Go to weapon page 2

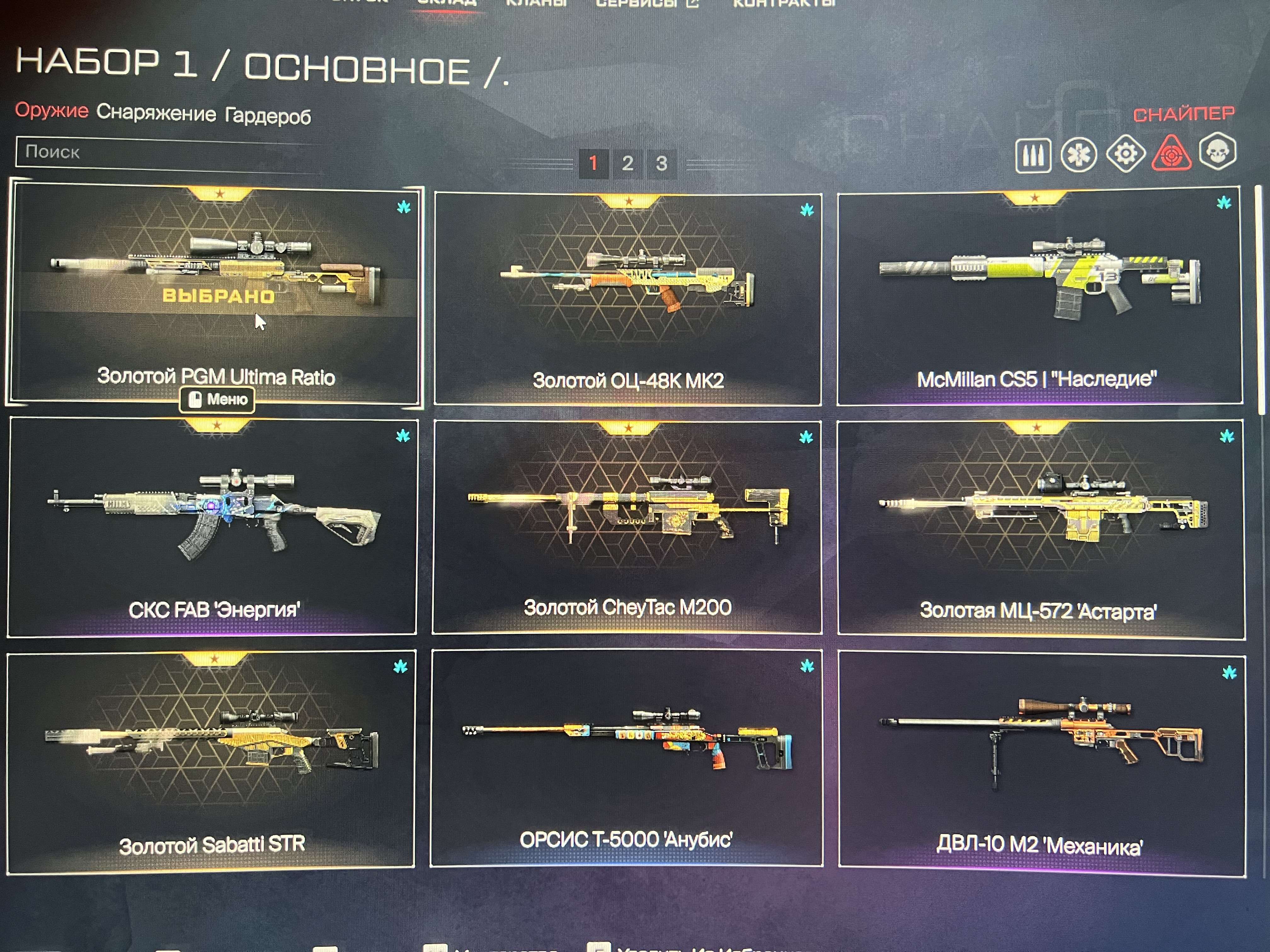[627, 162]
